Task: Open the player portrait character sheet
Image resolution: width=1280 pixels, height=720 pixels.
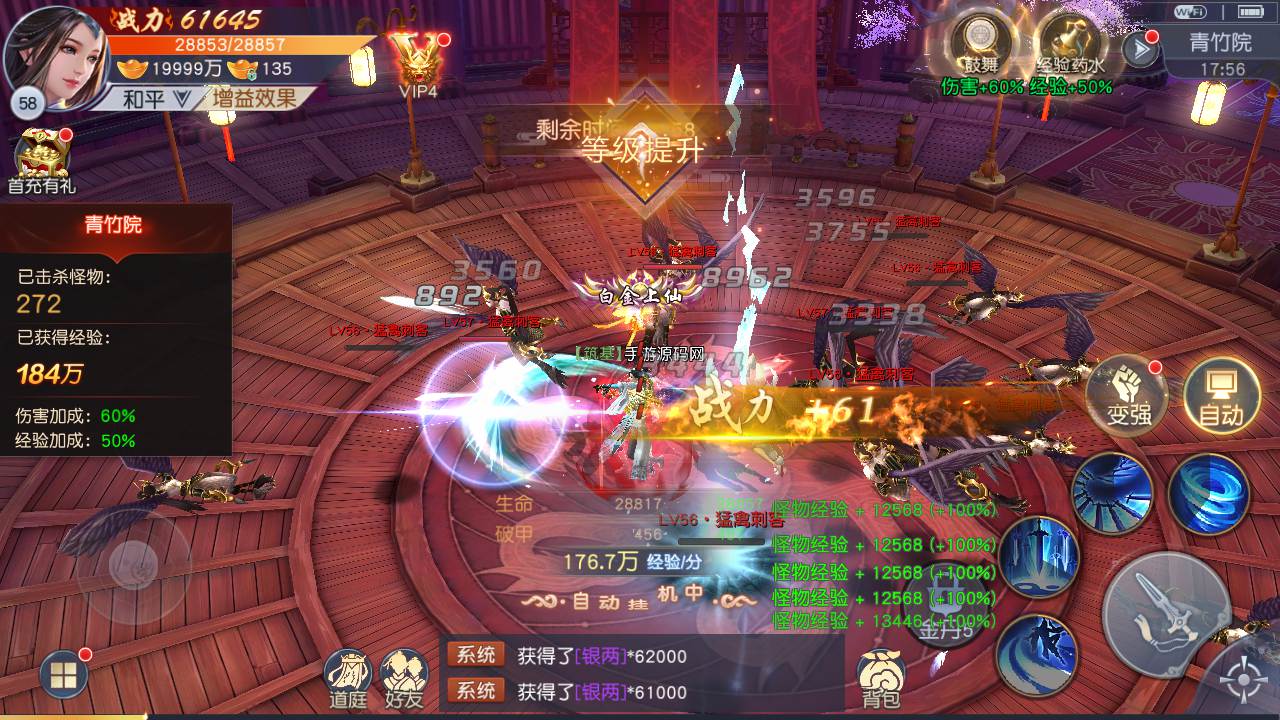Action: [x=54, y=54]
